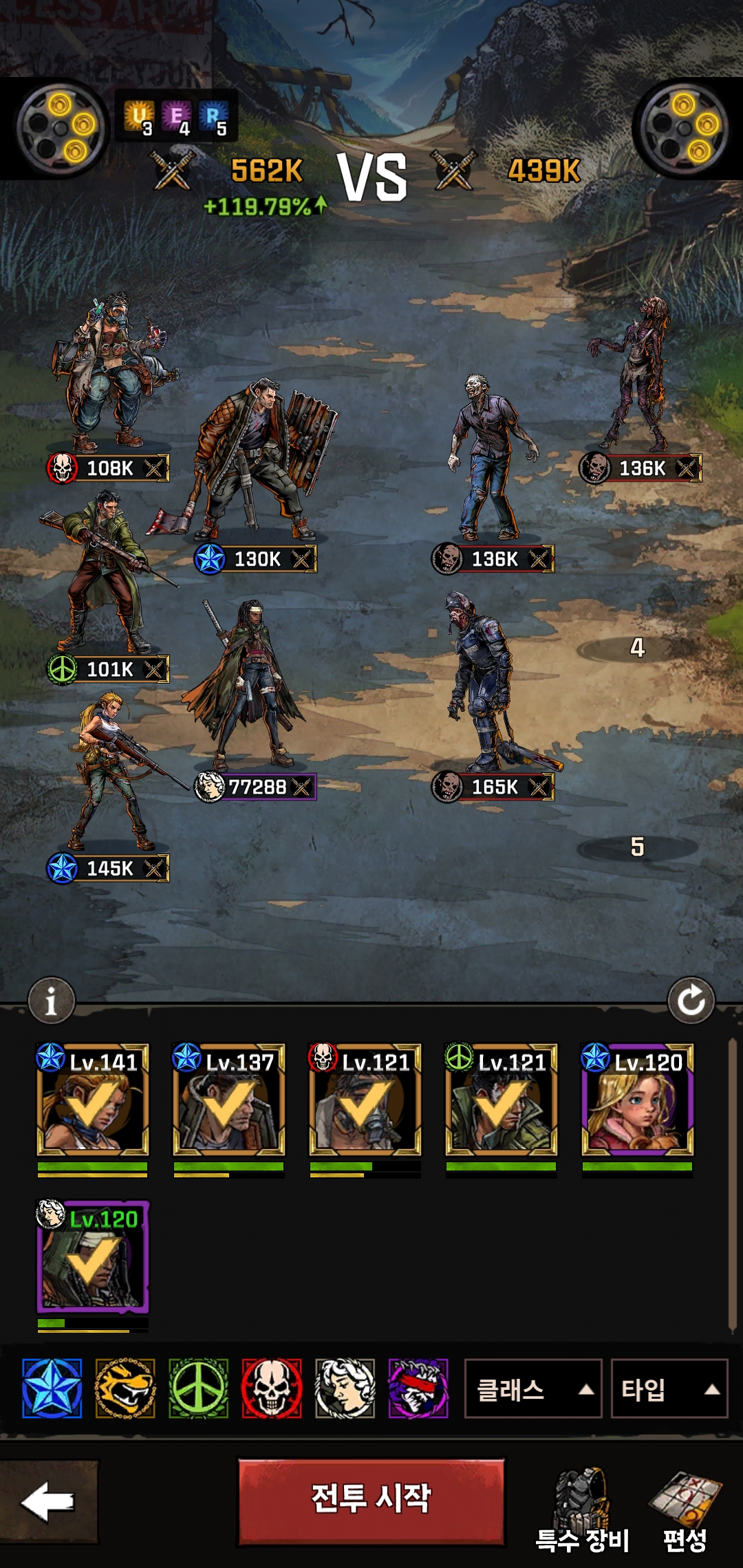This screenshot has width=743, height=1568.
Task: Filter heroes by white woman-portrait faction
Action: point(345,1389)
